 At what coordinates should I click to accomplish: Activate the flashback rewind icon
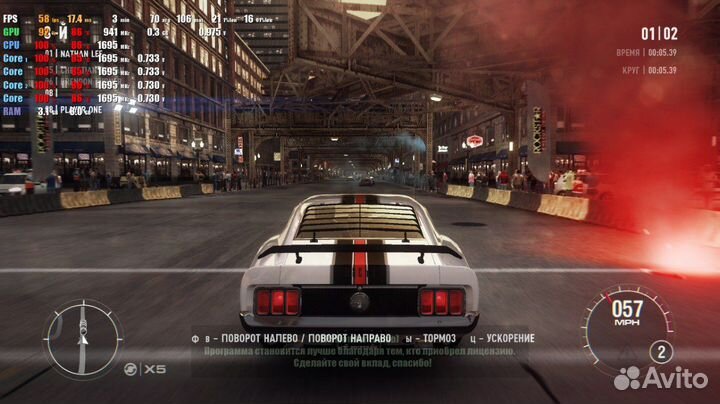[x=129, y=370]
